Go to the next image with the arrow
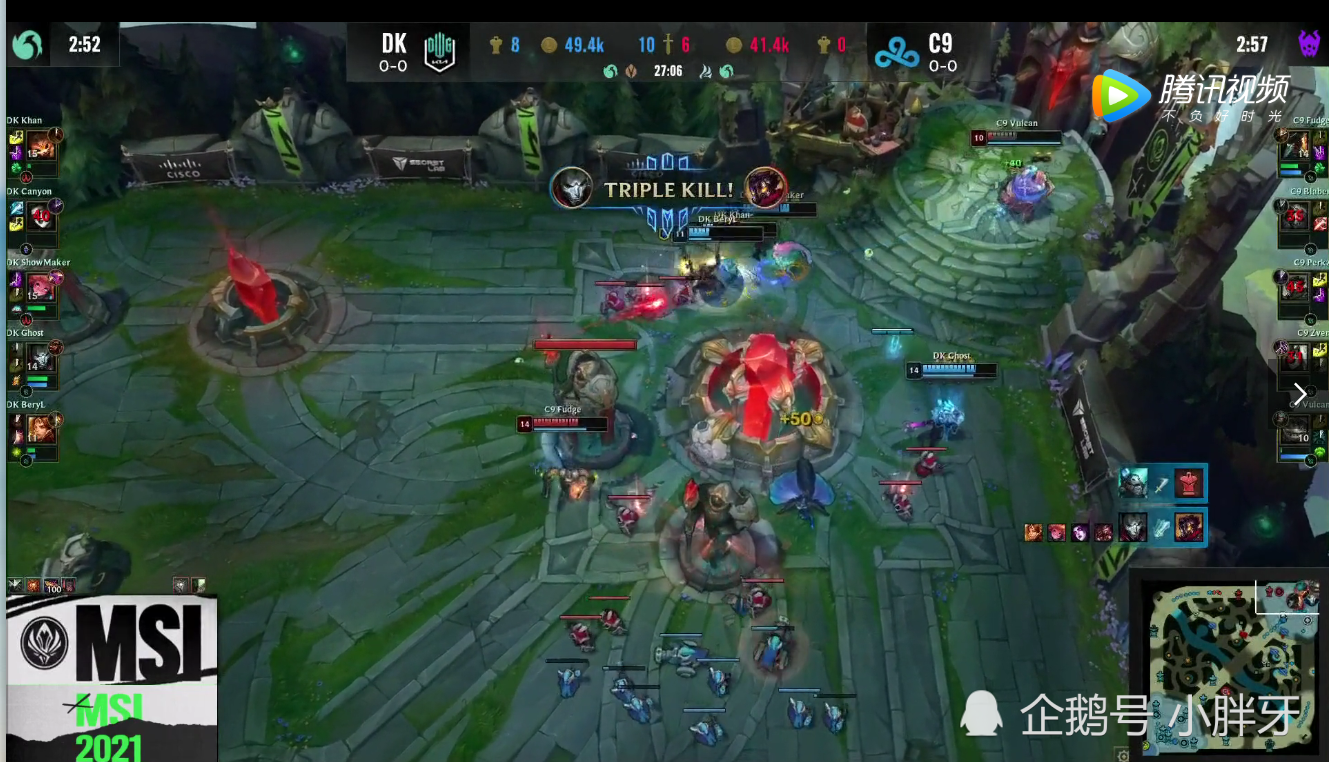Screen dimensions: 1329x762 click(x=1299, y=394)
